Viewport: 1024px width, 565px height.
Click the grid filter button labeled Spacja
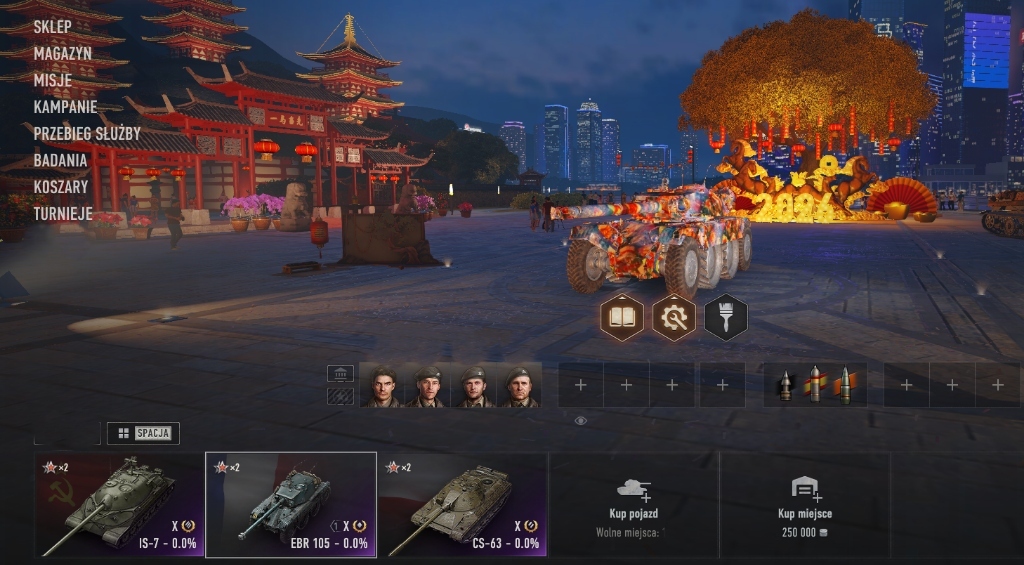coord(143,433)
